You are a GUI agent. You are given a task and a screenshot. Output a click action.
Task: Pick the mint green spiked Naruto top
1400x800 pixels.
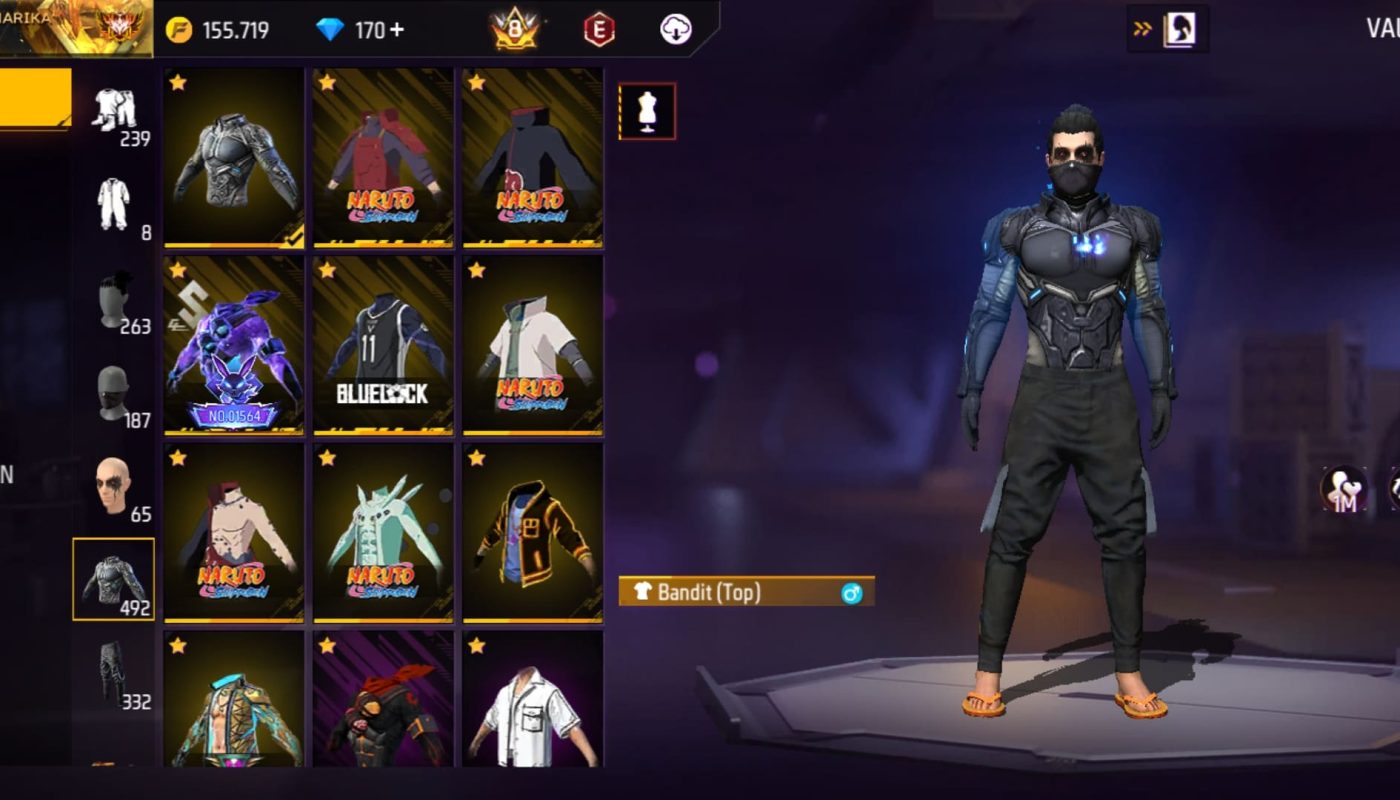383,533
